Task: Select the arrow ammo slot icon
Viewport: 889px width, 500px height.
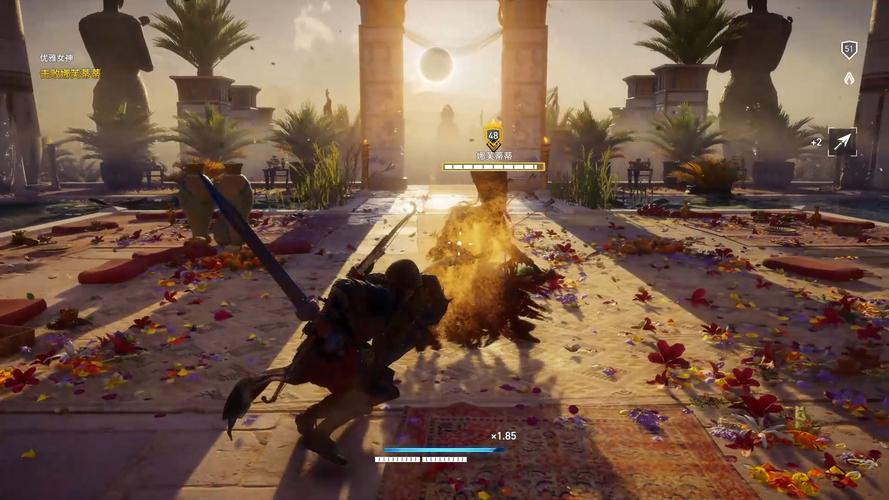Action: (x=842, y=142)
